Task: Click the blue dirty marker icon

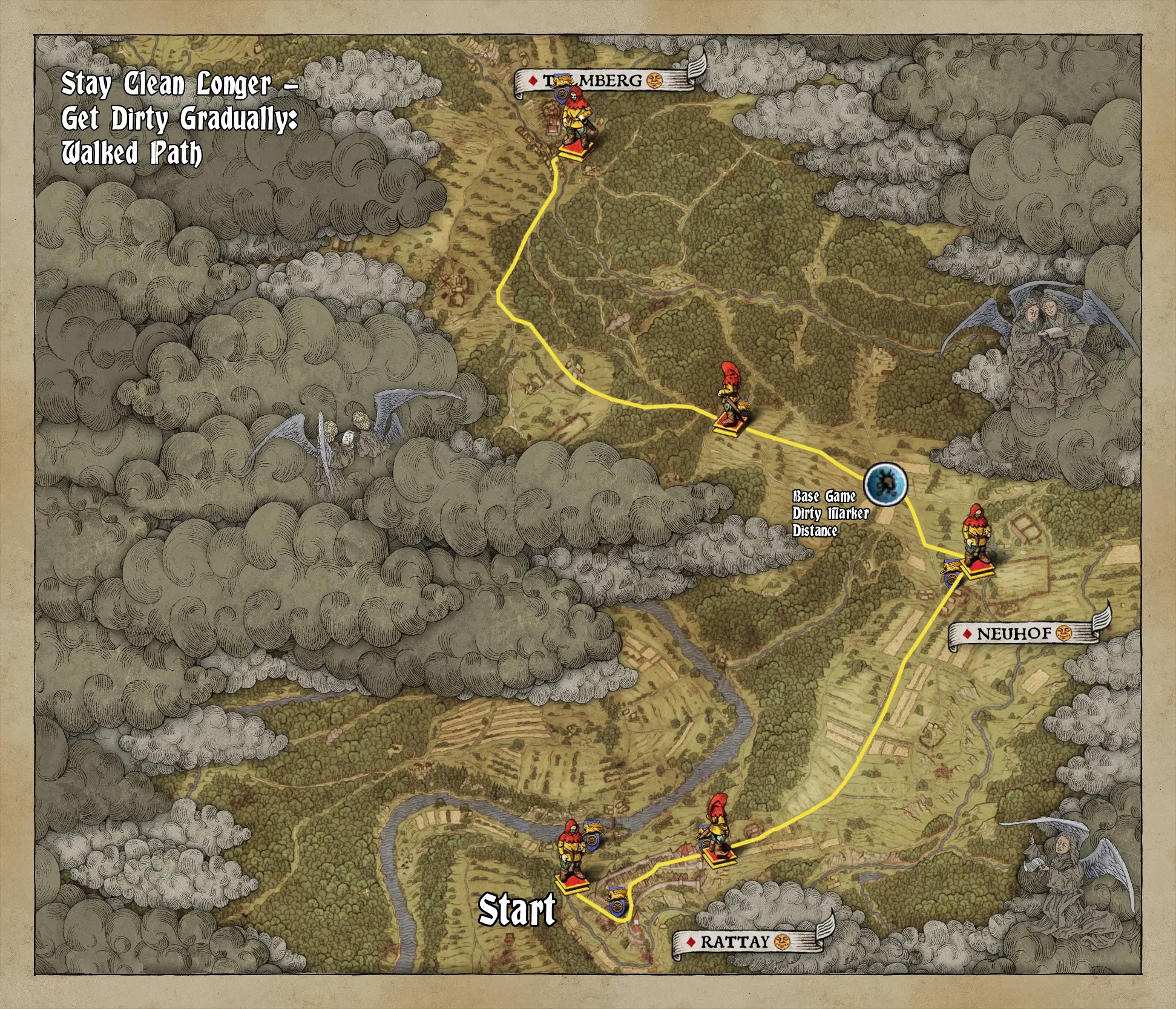Action: pos(885,483)
